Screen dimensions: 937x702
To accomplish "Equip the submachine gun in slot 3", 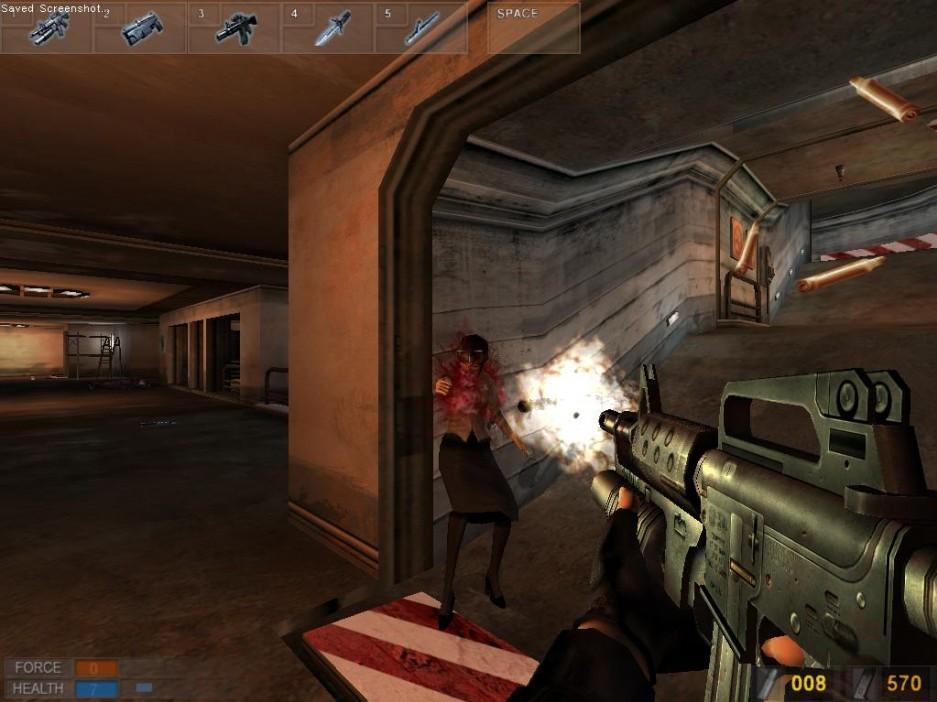I will (235, 28).
